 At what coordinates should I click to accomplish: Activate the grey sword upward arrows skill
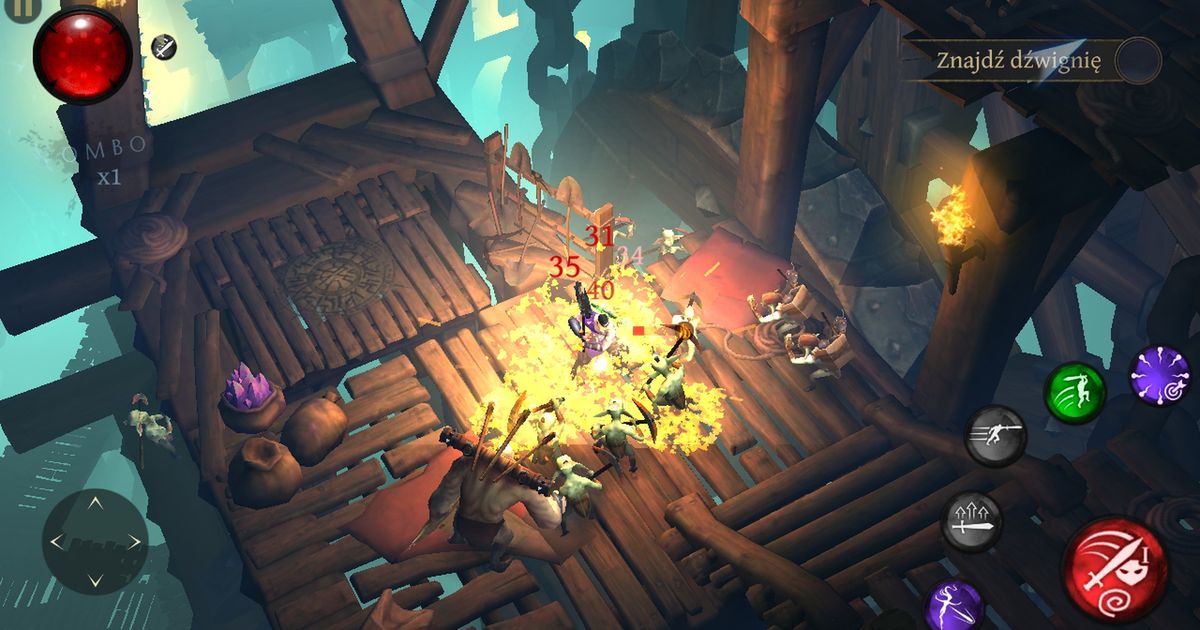[x=971, y=521]
